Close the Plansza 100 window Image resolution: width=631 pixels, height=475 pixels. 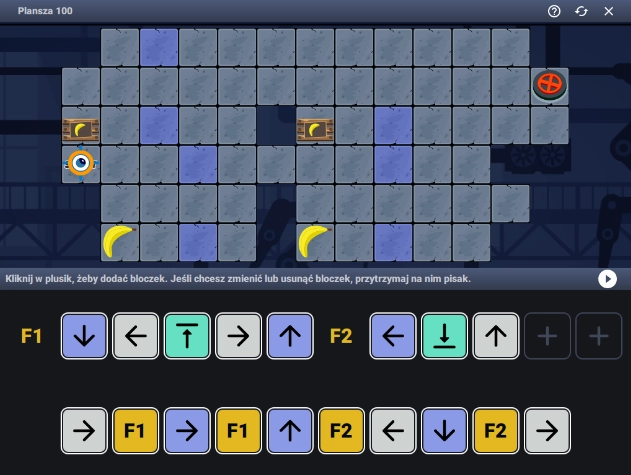pos(608,11)
